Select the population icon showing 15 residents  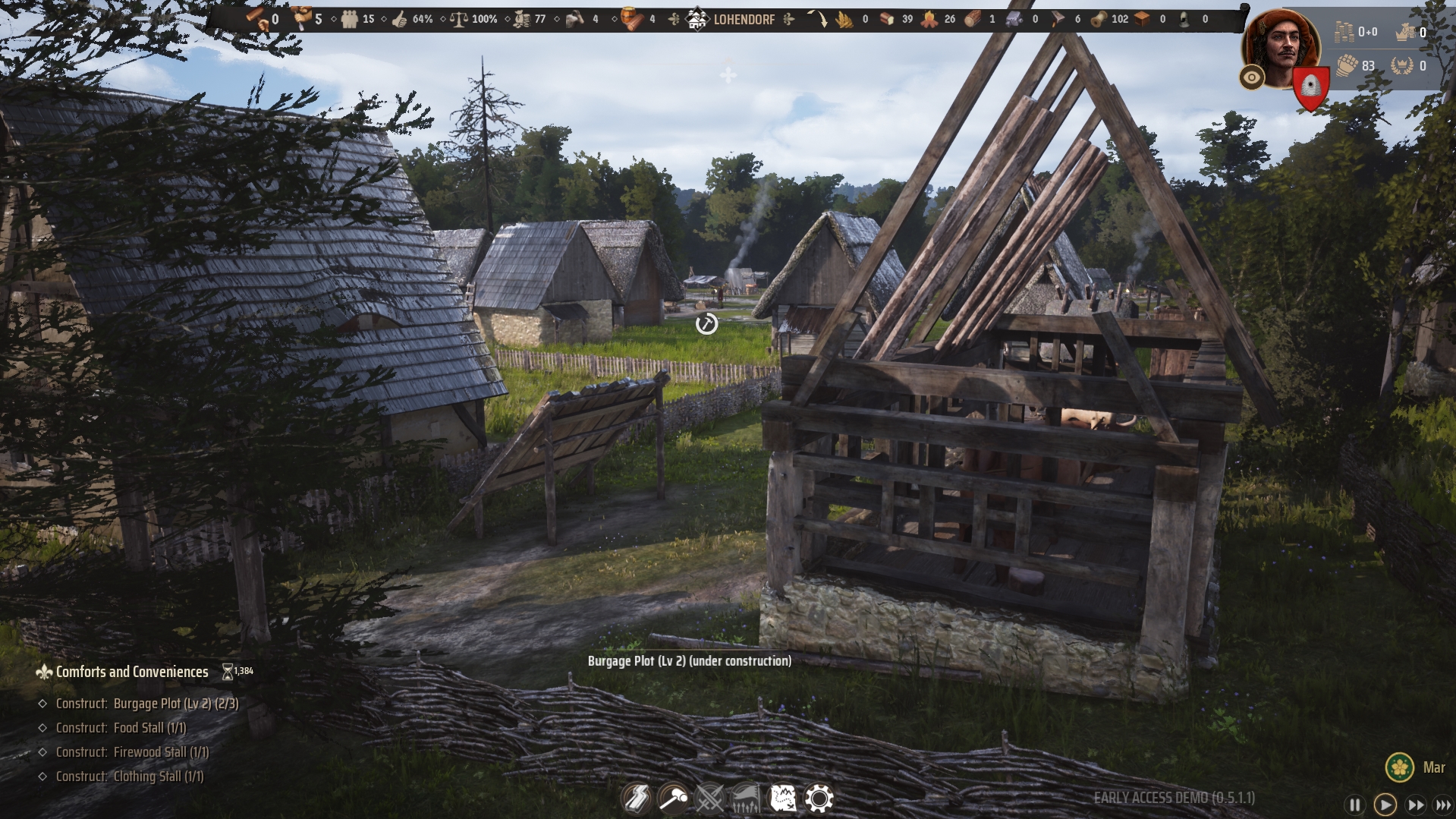[x=351, y=19]
